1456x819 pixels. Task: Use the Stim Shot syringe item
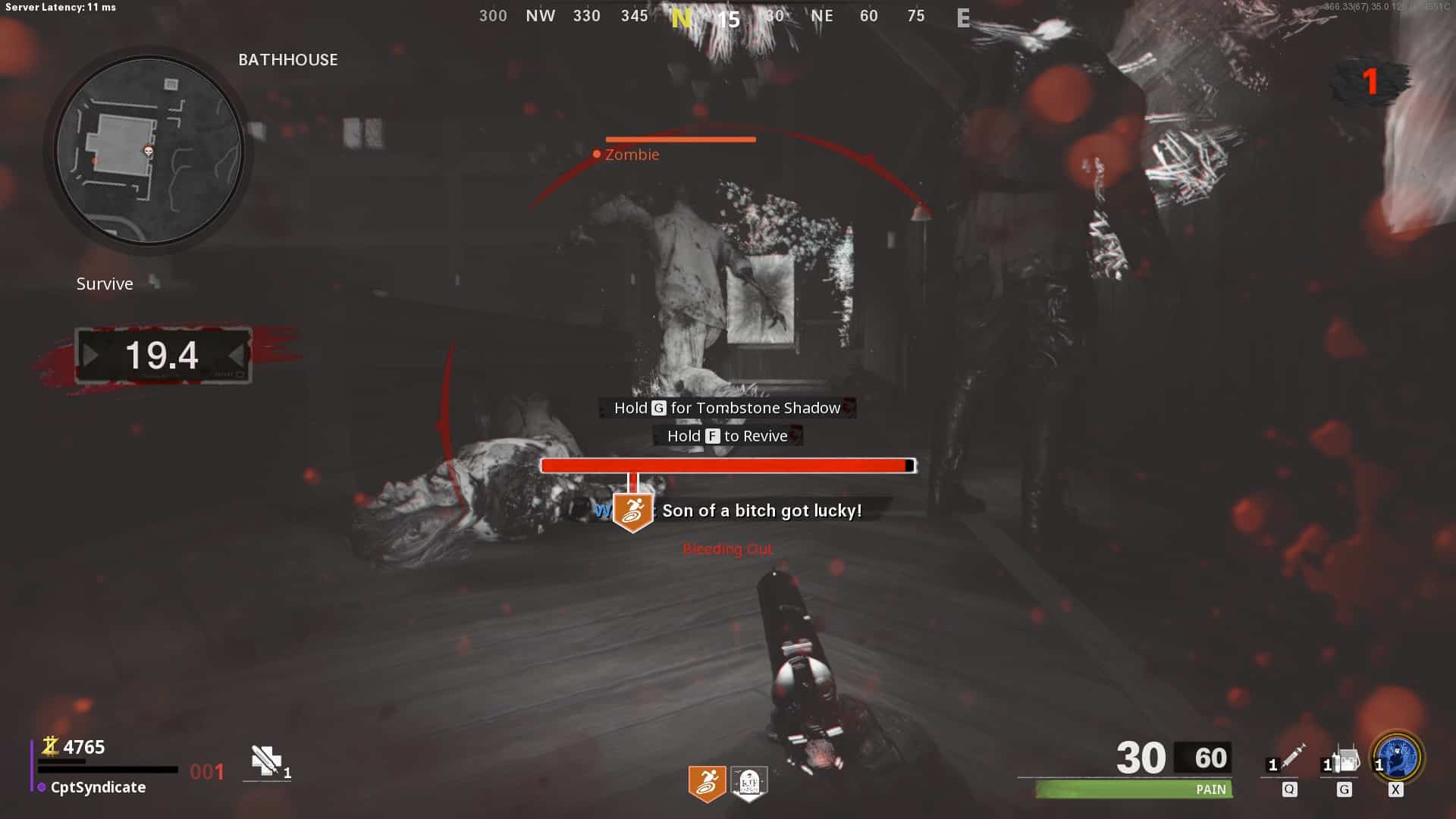click(x=1291, y=758)
